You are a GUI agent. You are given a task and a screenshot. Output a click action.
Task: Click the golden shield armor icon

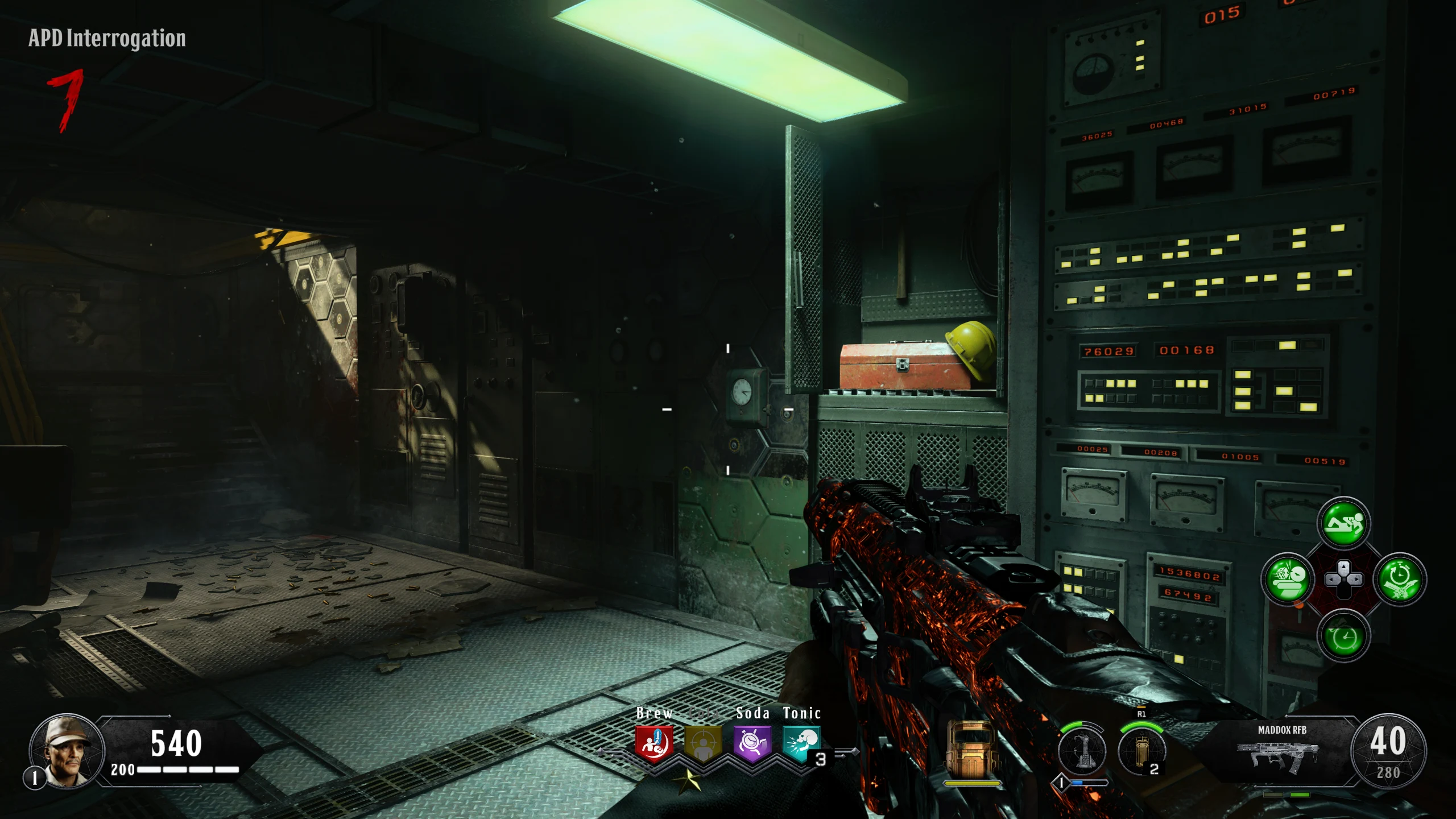pyautogui.click(x=971, y=750)
